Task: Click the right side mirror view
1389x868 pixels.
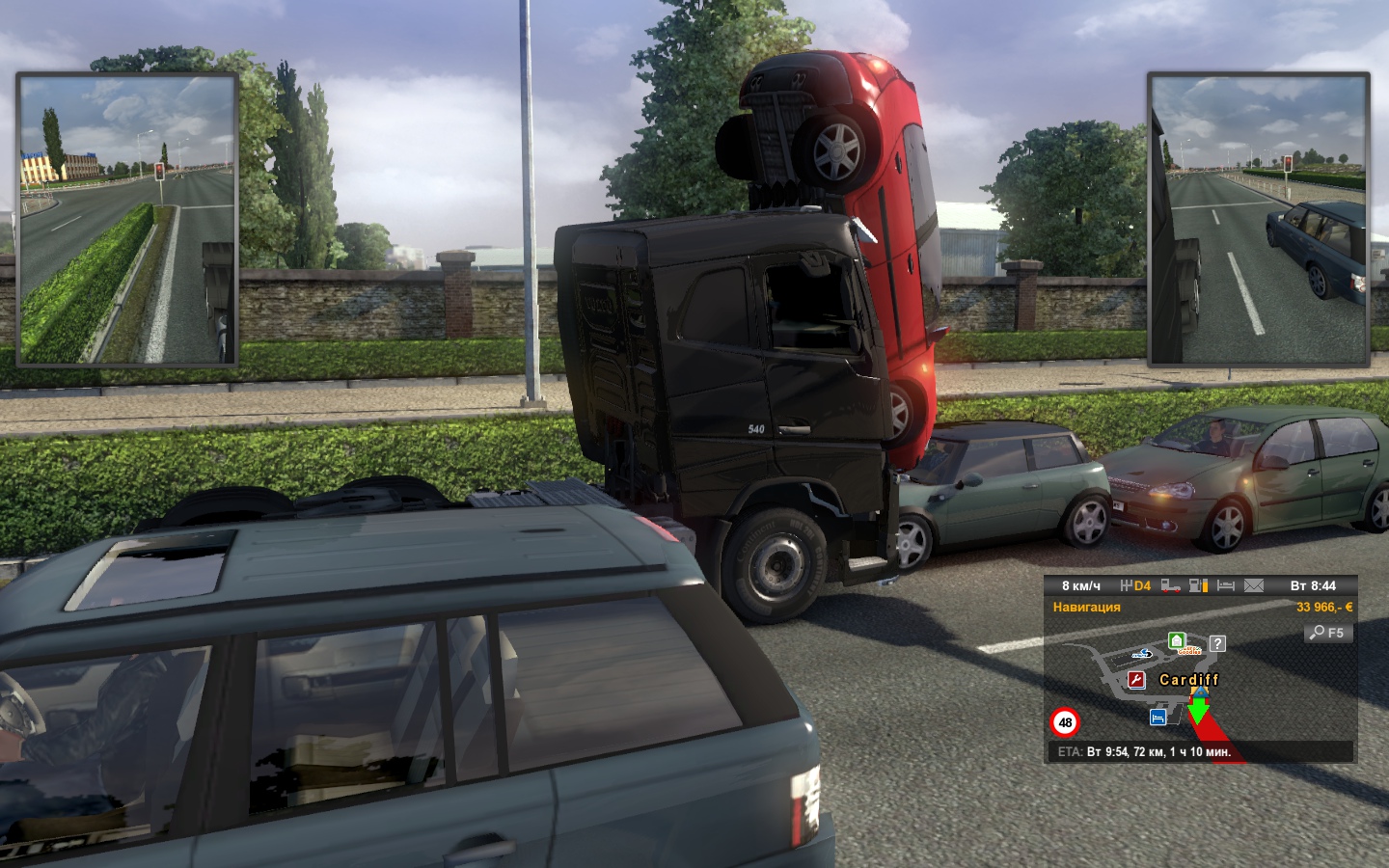Action: pyautogui.click(x=1259, y=220)
